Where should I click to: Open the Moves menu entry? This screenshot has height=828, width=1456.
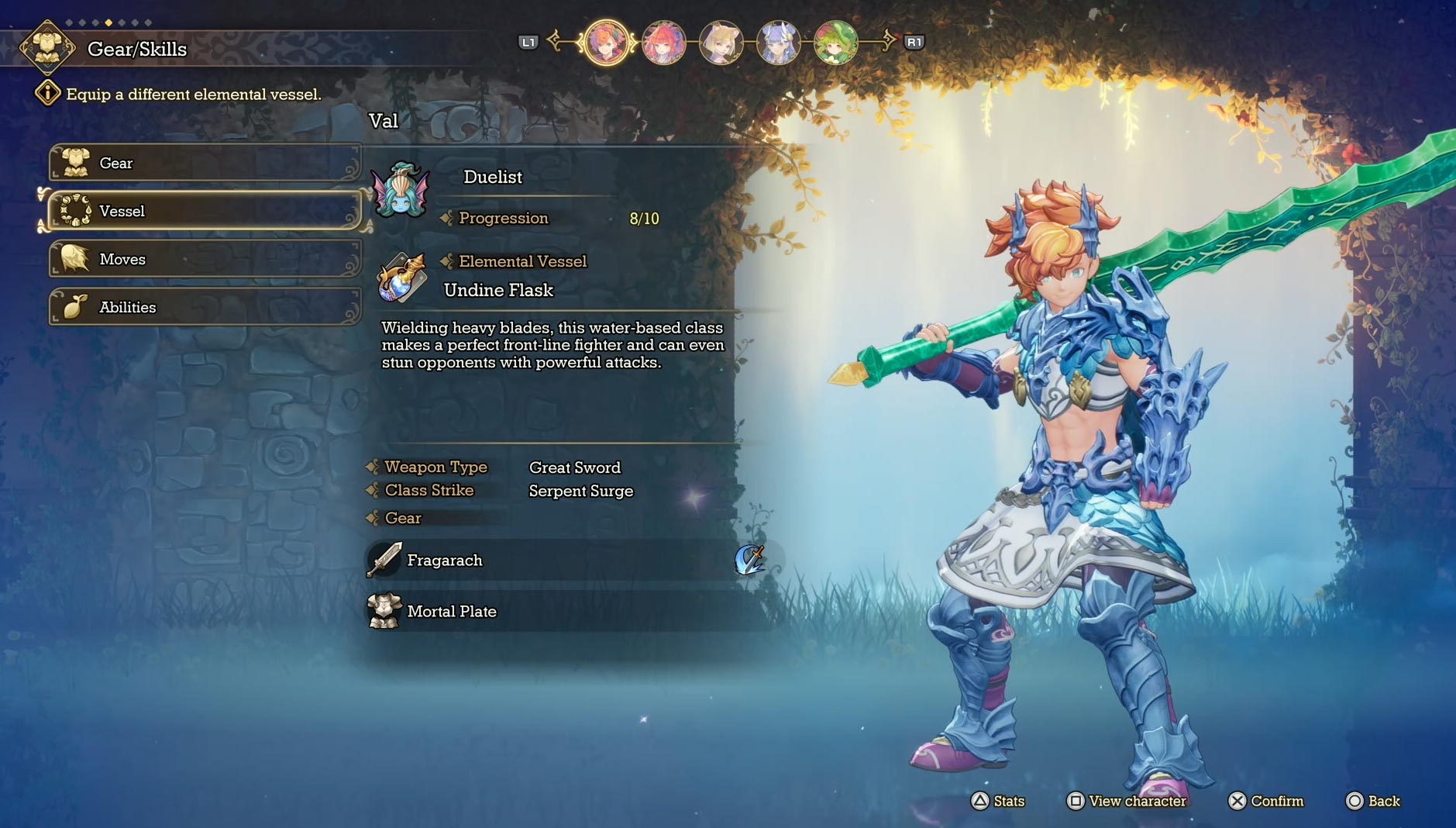point(205,259)
